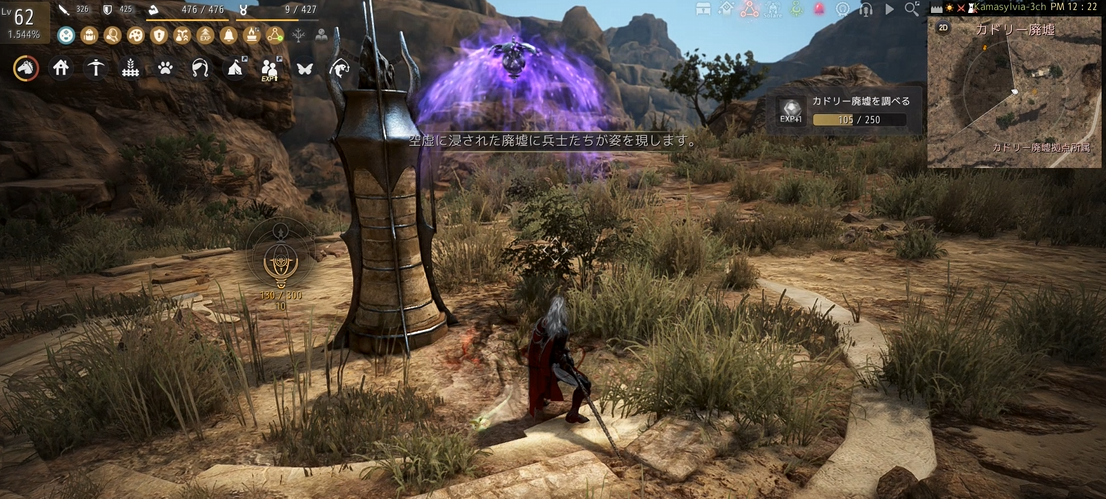
Task: Open the magnifying glass search icon
Action: tap(911, 9)
